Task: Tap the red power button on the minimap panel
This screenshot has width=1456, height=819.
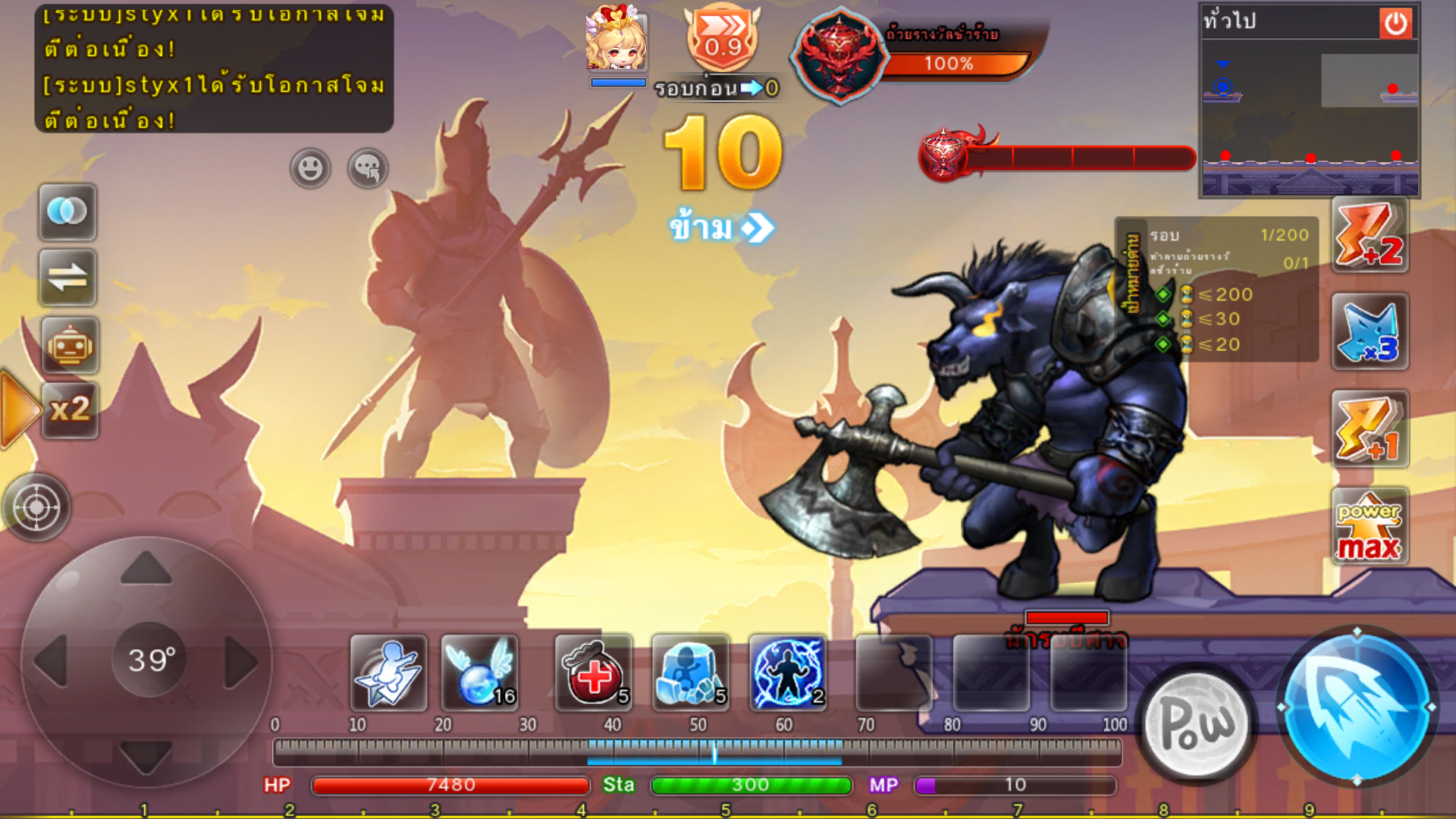Action: point(1395,24)
